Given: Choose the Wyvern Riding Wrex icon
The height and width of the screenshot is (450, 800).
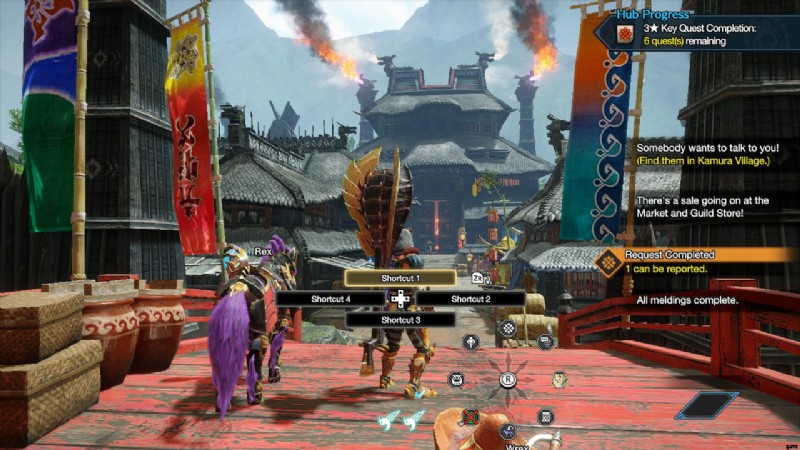Looking at the screenshot, I should click(508, 431).
